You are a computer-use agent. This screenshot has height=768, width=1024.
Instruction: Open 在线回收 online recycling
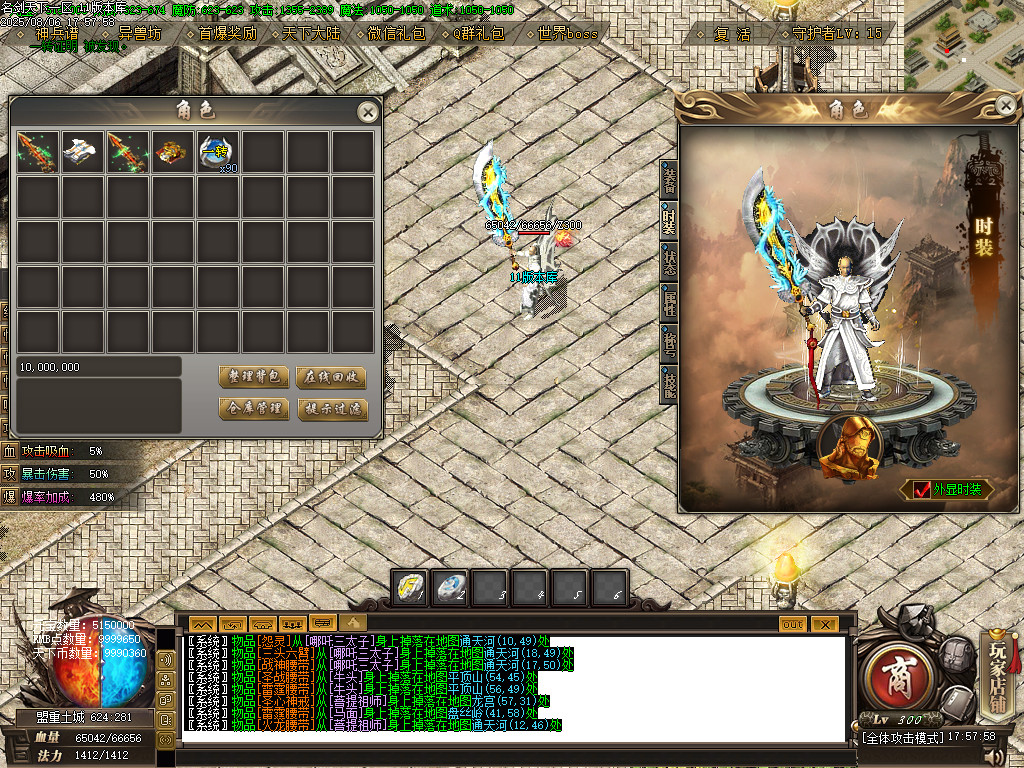pyautogui.click(x=331, y=377)
